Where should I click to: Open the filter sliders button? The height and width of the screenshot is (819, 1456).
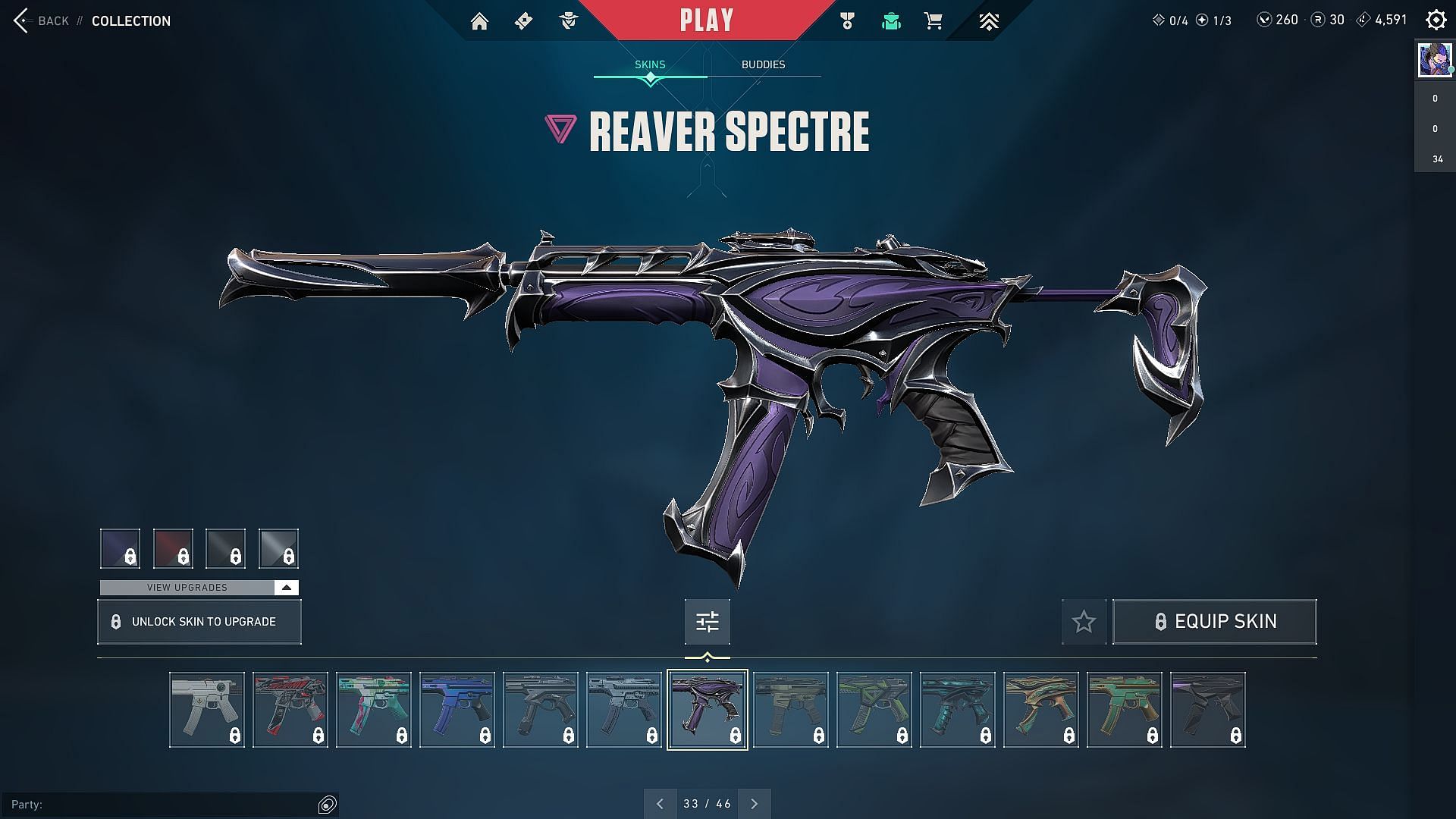707,622
